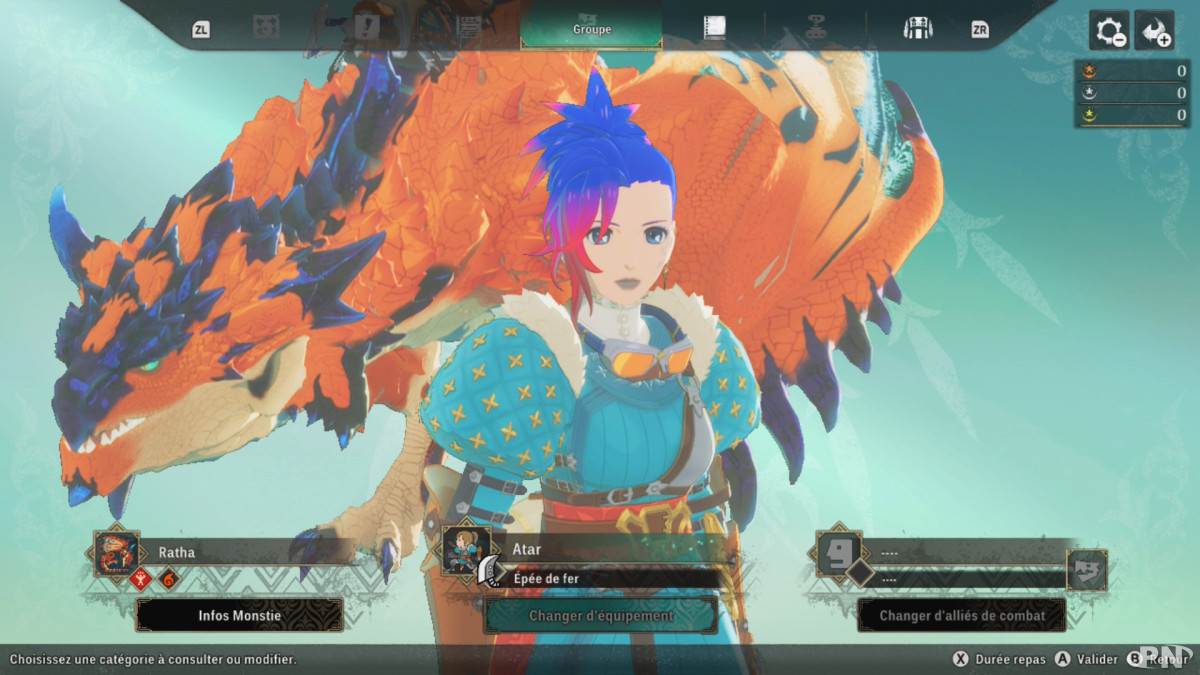Open the exclamation mark quest tab
This screenshot has height=675, width=1200.
[366, 28]
